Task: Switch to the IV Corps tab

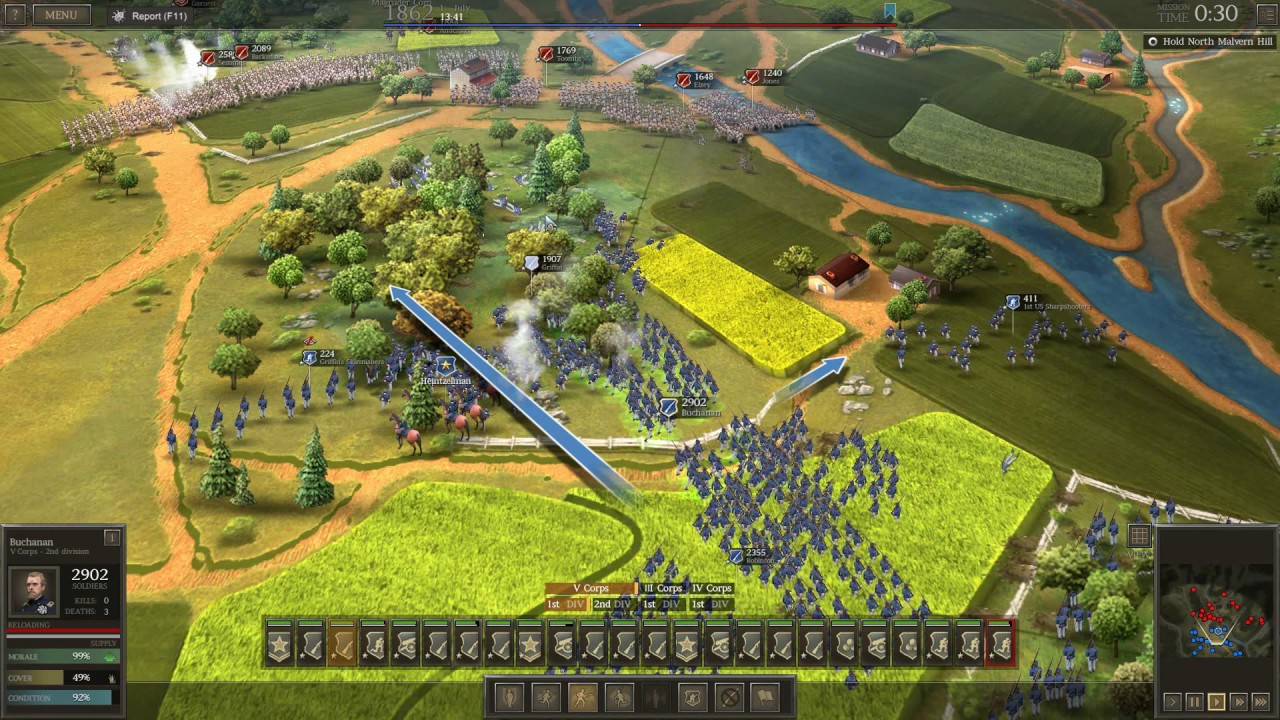Action: click(709, 589)
